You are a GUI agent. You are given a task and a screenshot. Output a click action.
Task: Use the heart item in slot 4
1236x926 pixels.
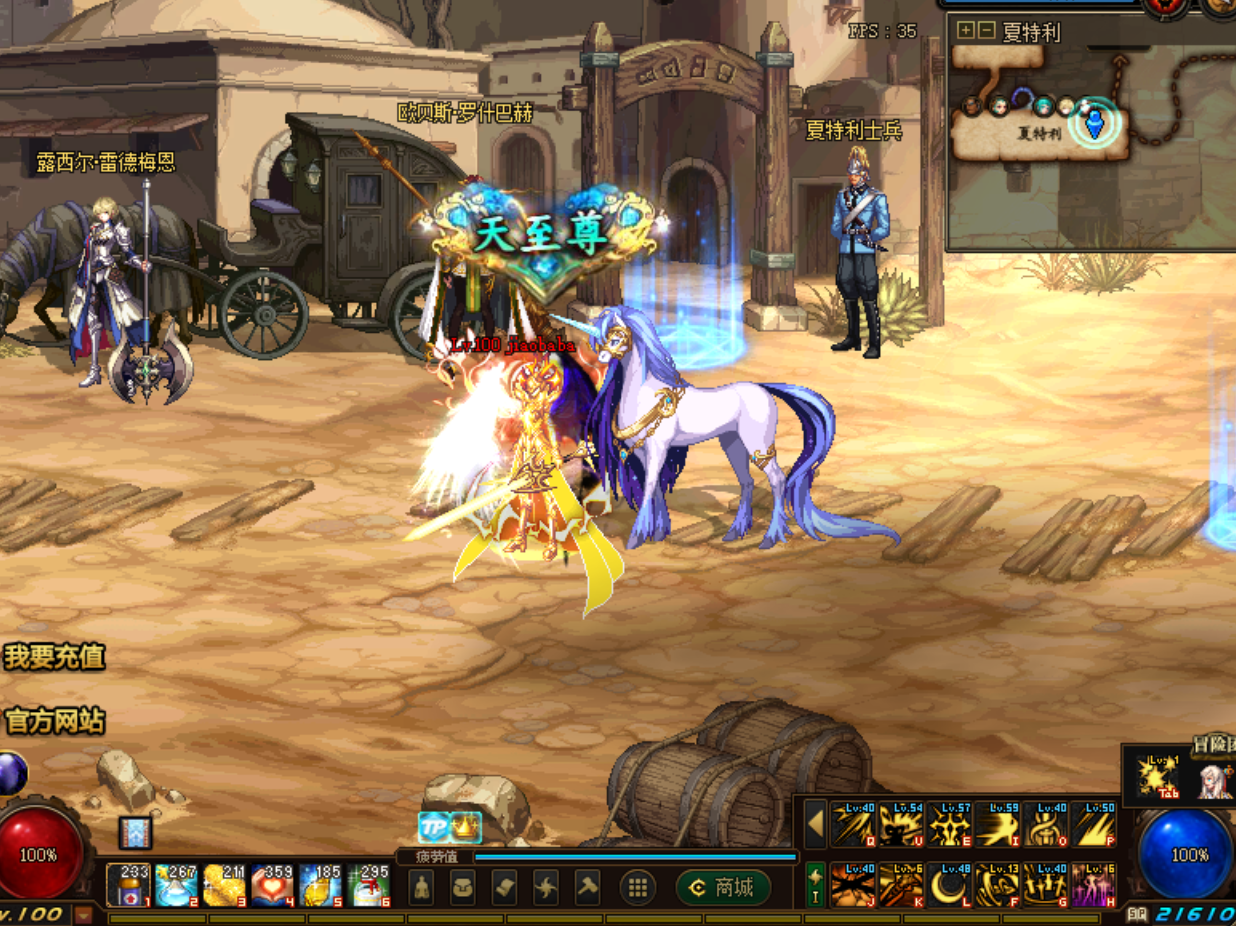pos(273,886)
